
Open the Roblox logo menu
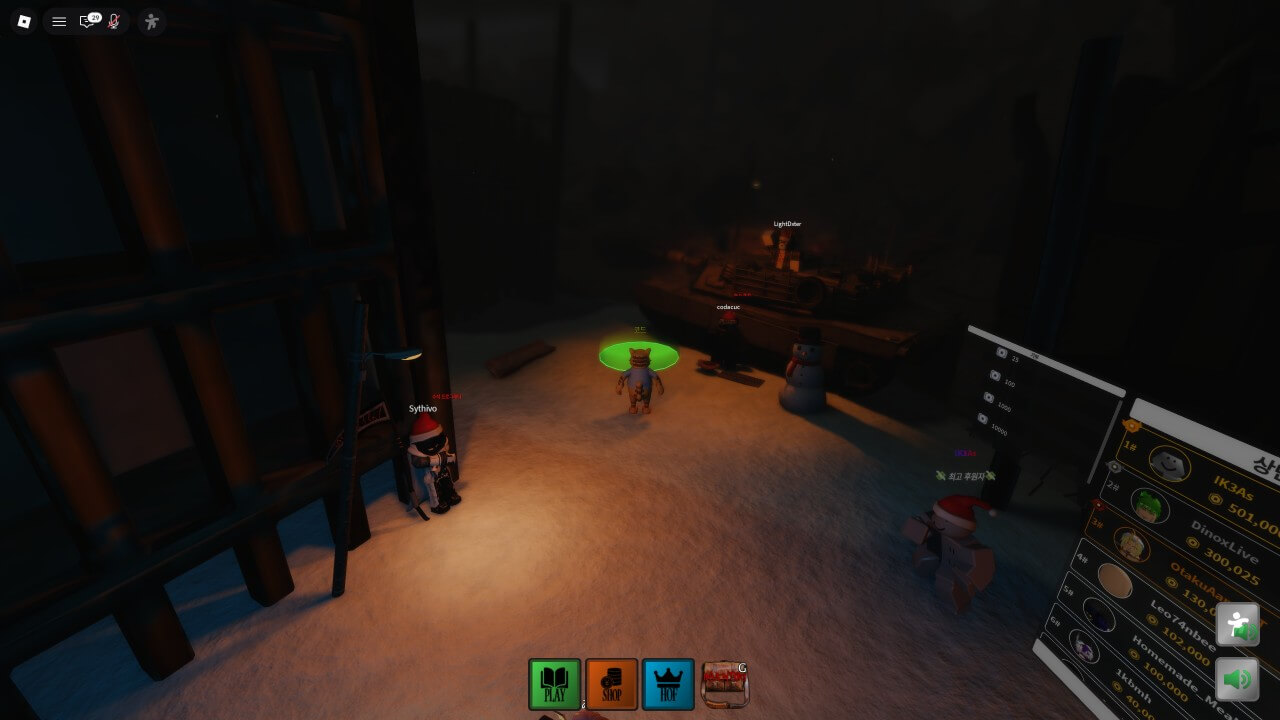(24, 21)
